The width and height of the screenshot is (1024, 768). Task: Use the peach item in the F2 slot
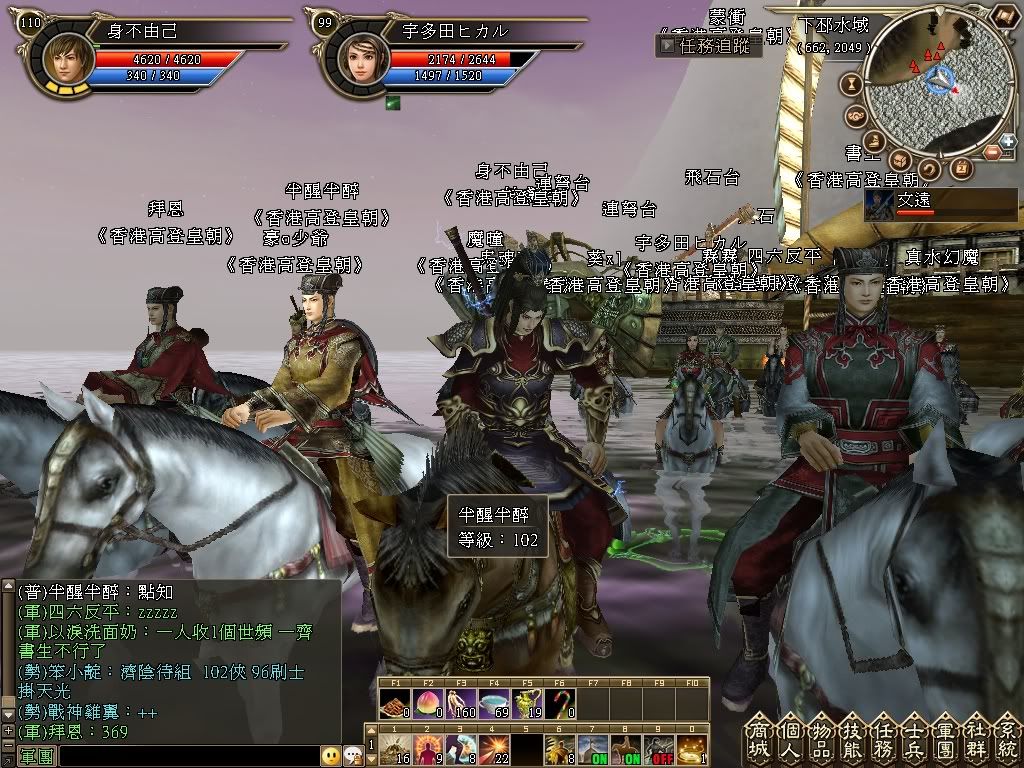(426, 702)
